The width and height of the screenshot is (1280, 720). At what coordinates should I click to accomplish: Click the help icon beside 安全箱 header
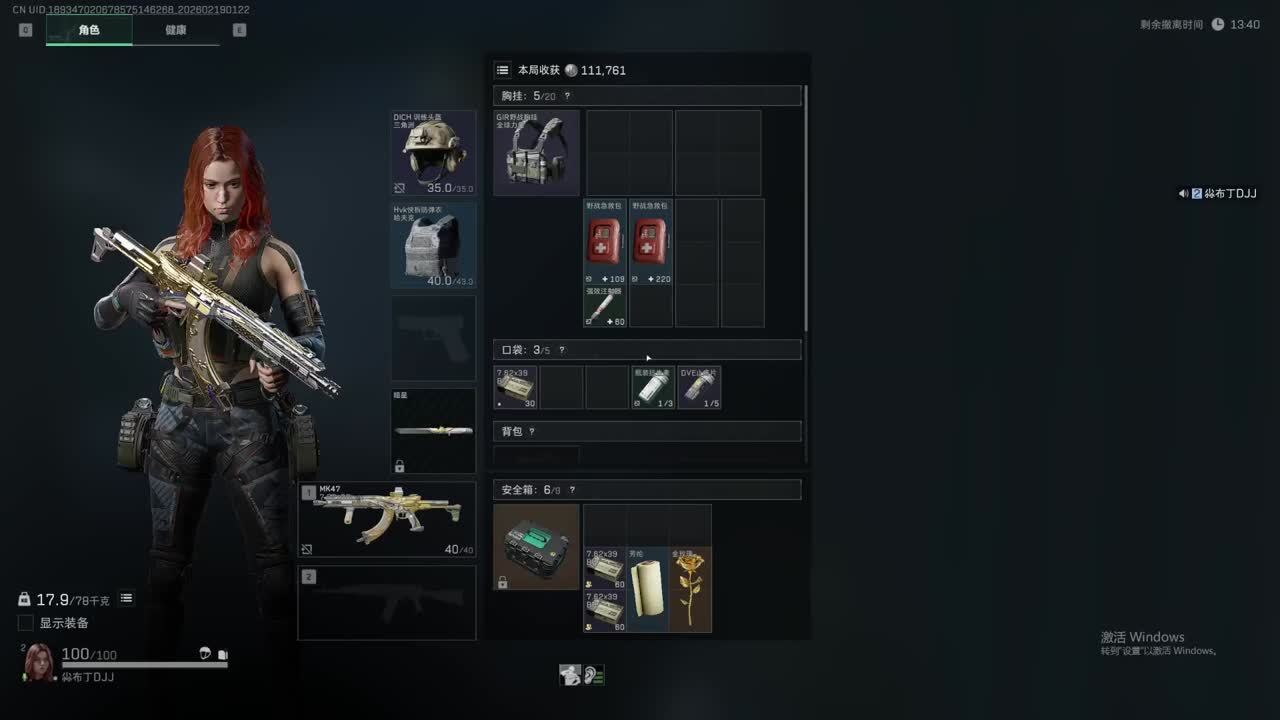point(572,490)
